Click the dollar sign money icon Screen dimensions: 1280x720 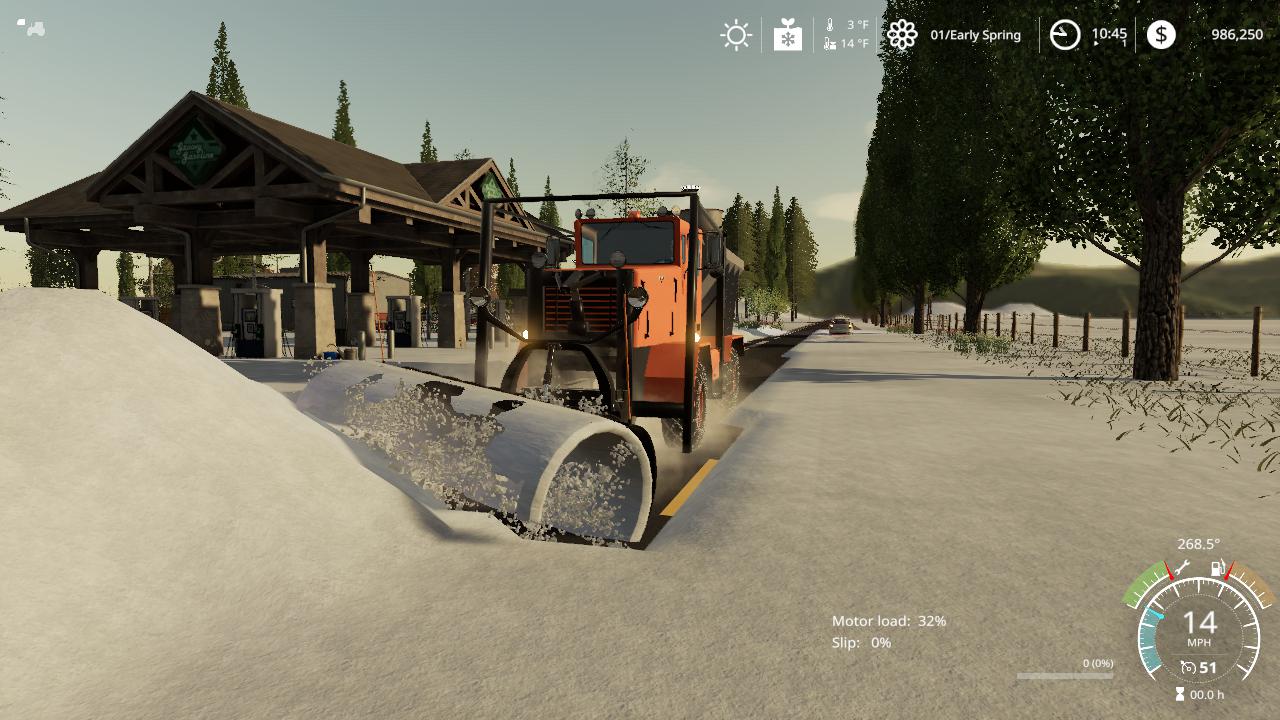point(1161,35)
